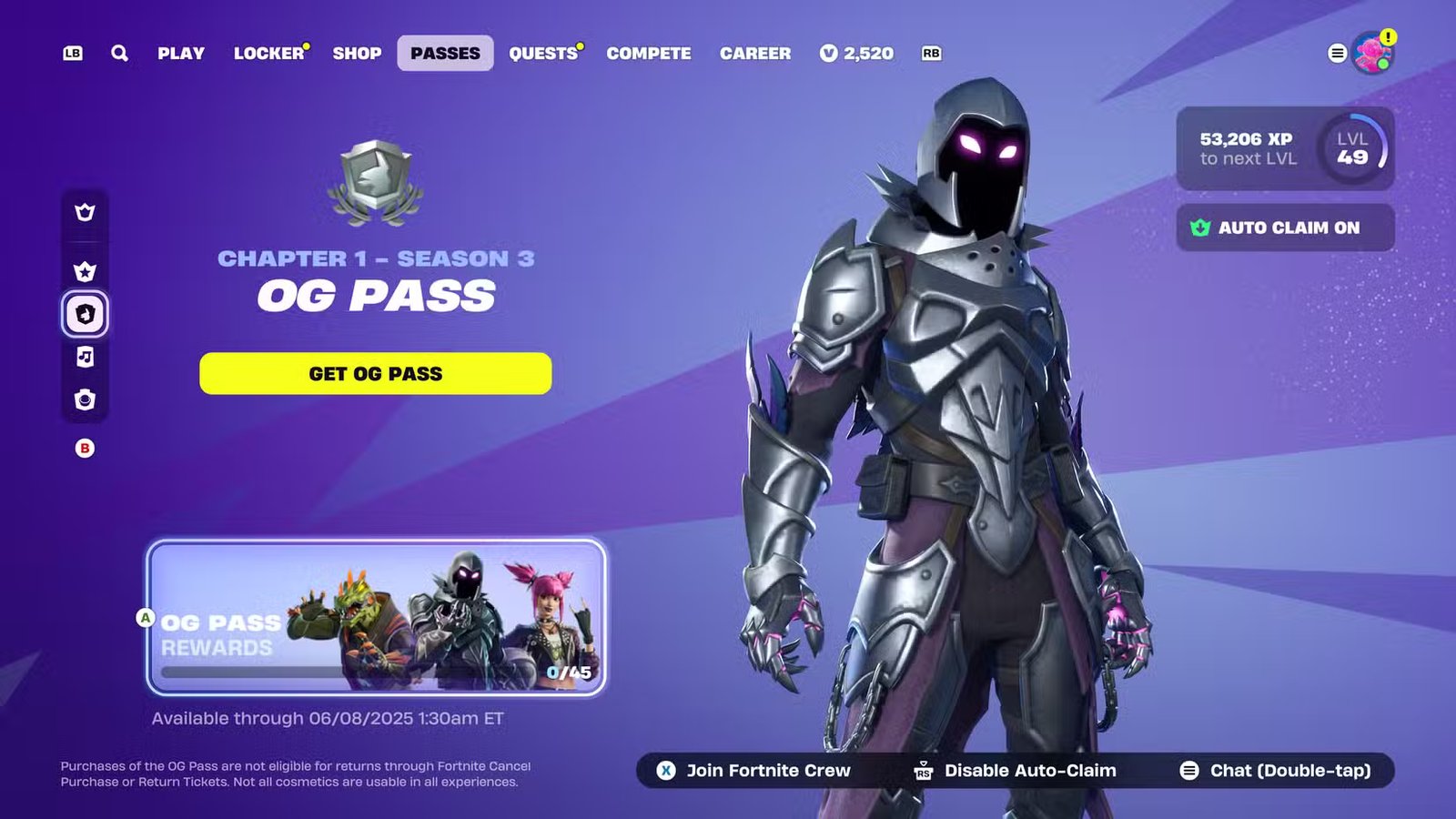Select the Fortnite Crew crown icon
This screenshot has width=1456, height=819.
(x=84, y=211)
